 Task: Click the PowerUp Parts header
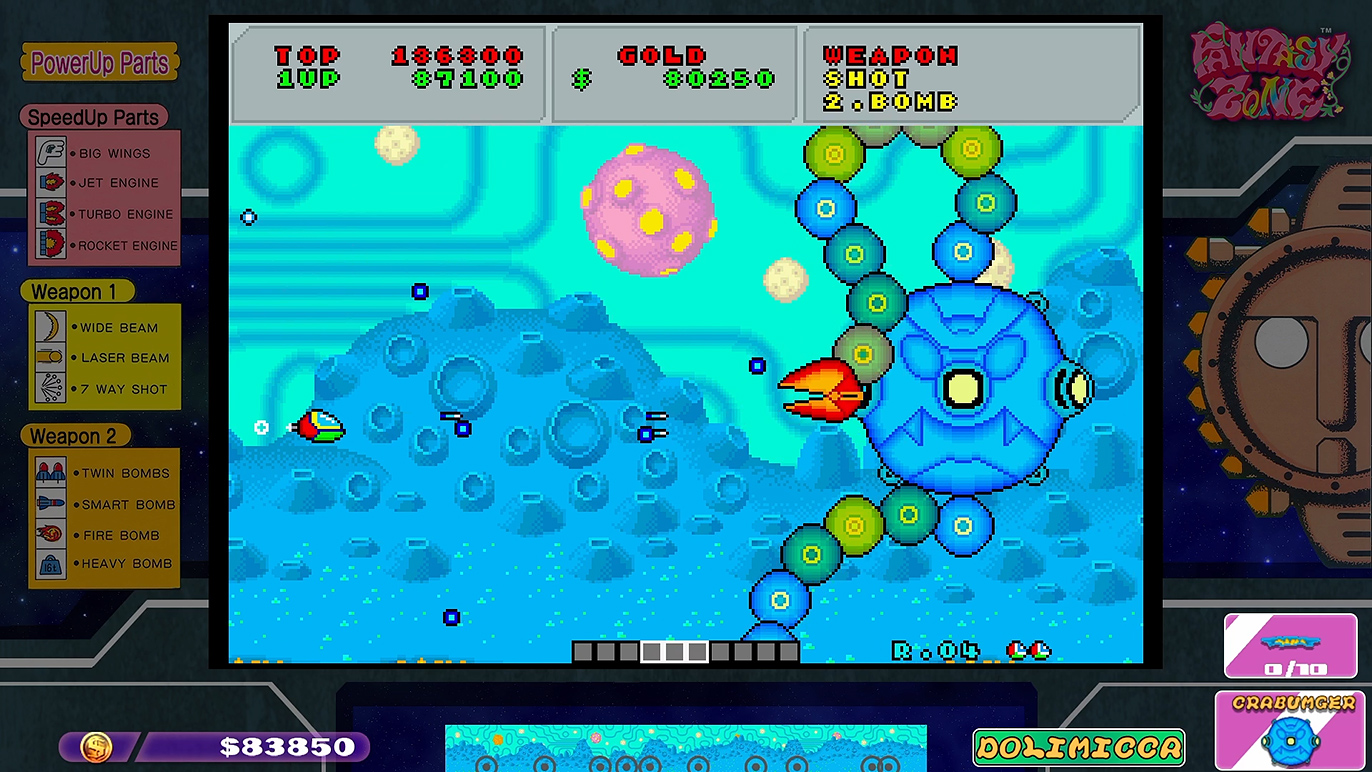pyautogui.click(x=99, y=63)
